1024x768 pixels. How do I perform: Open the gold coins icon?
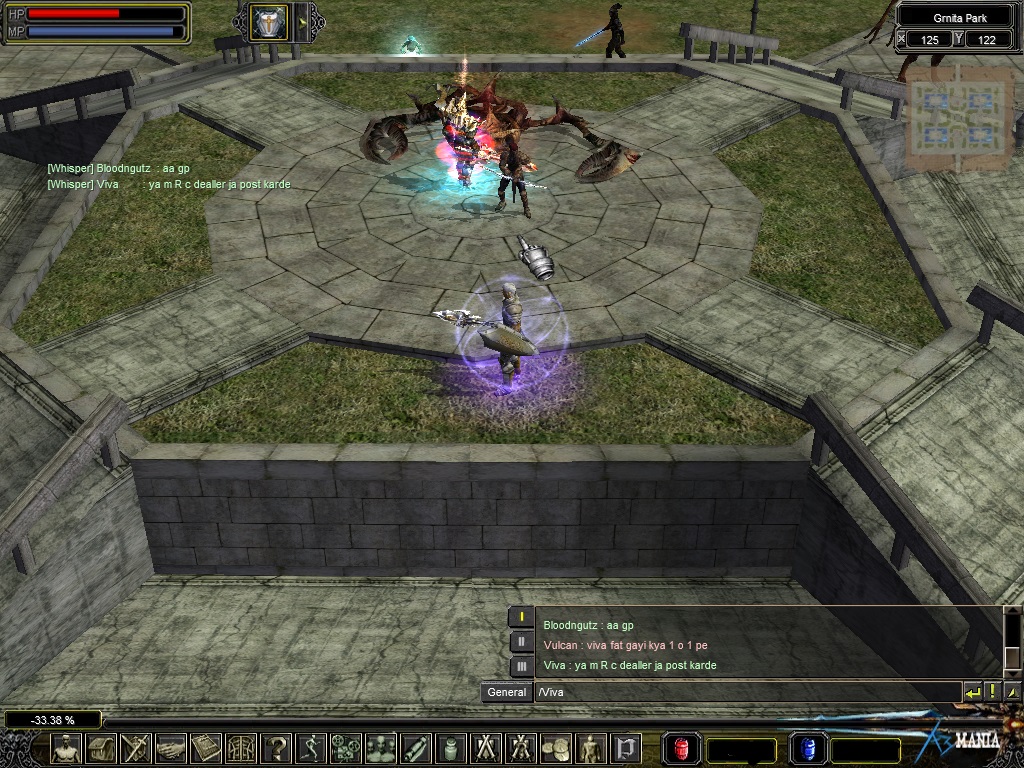click(x=554, y=748)
